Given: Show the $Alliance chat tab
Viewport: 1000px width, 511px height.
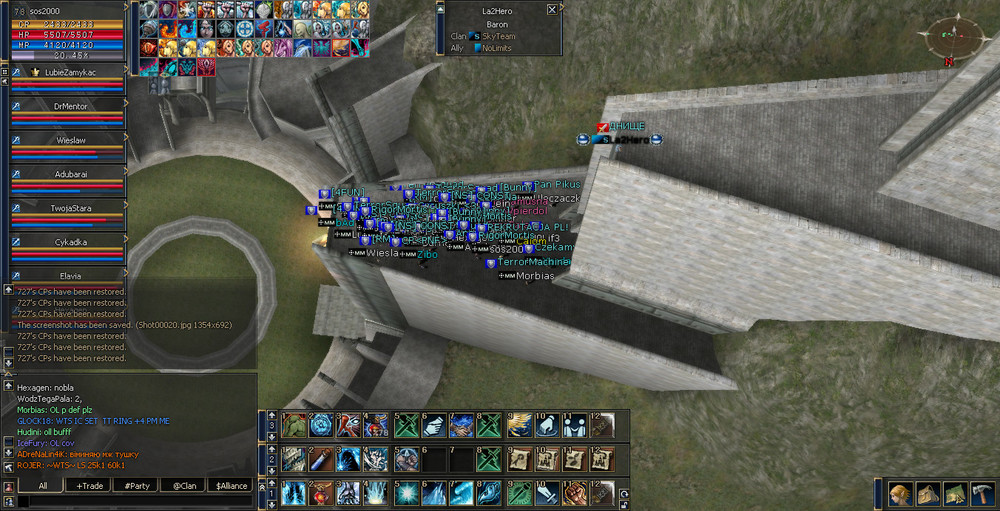Looking at the screenshot, I should point(231,485).
